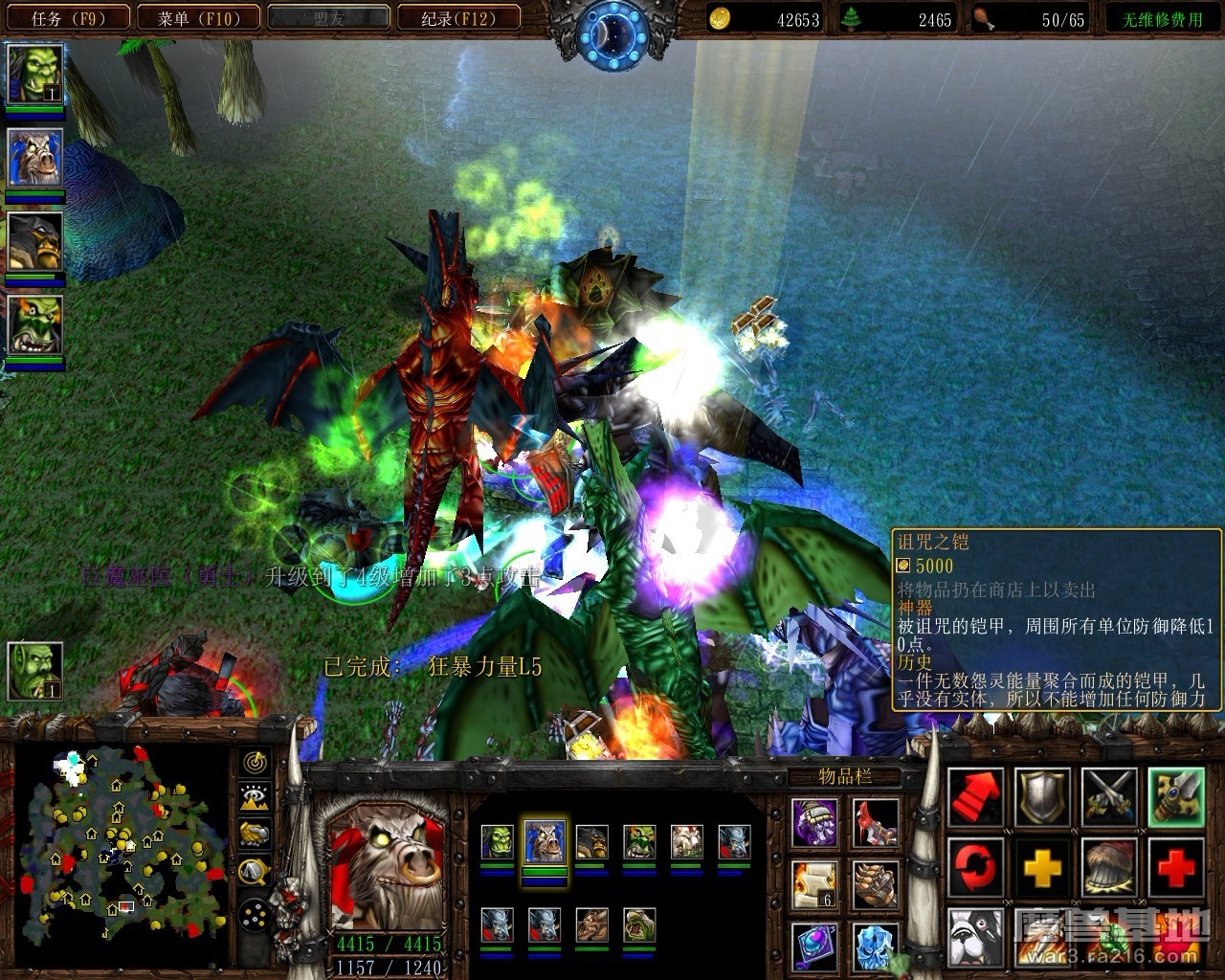Screen dimensions: 1225x980
Task: Activate the crossed swords Attack command
Action: pyautogui.click(x=1109, y=797)
